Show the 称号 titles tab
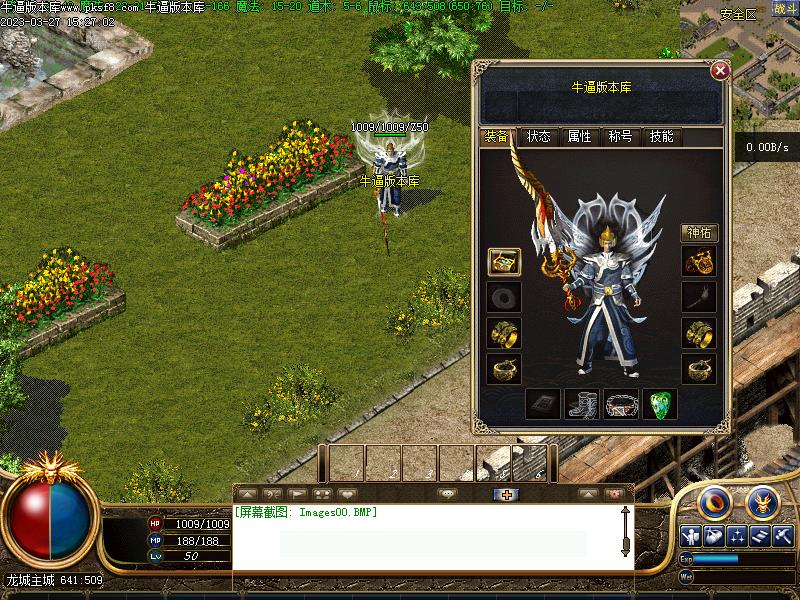The image size is (800, 600). pyautogui.click(x=620, y=137)
